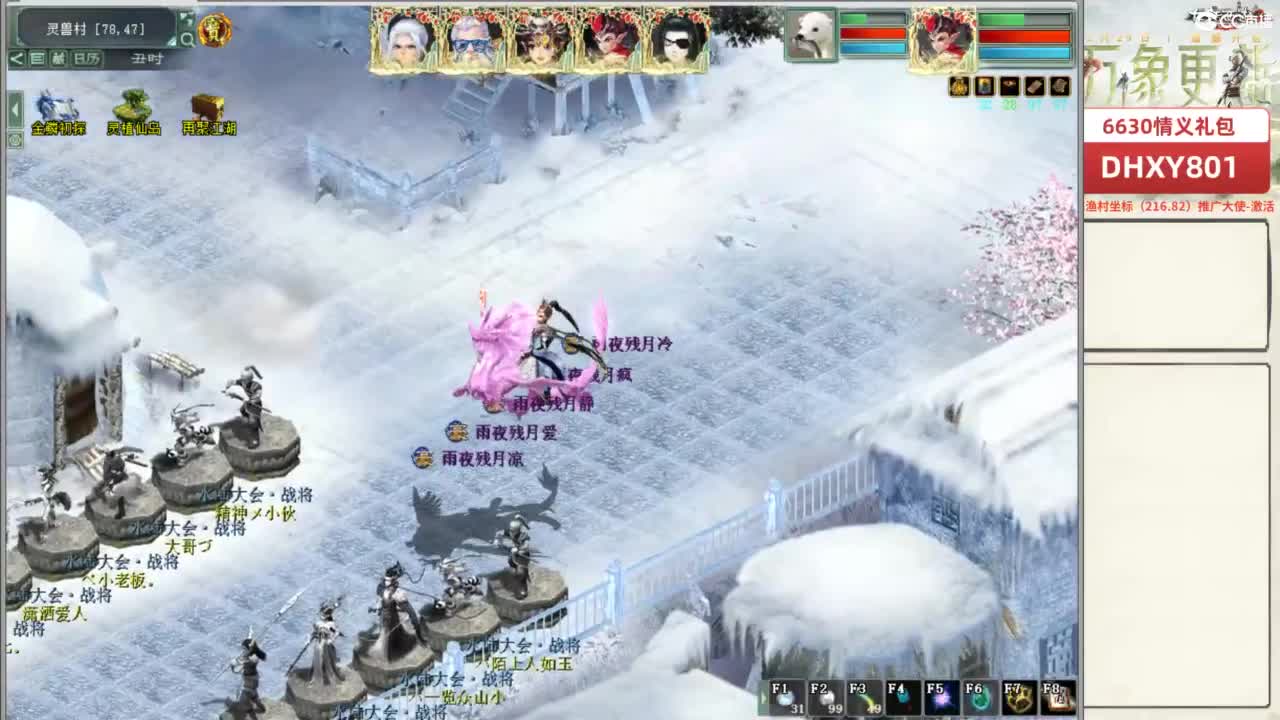This screenshot has width=1280, height=720.
Task: Click the magnifier search icon on the location bar
Action: click(187, 38)
